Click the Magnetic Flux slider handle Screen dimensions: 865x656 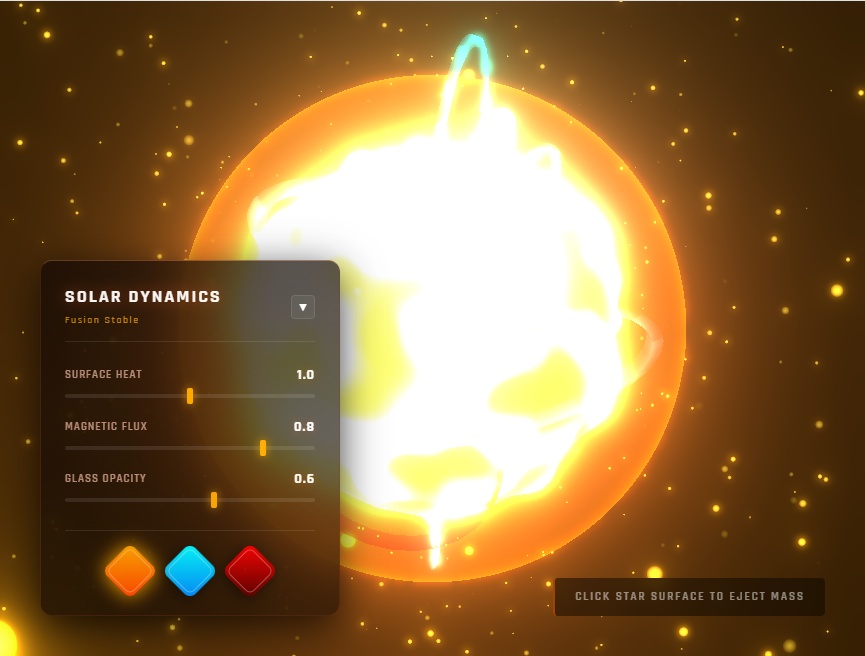coord(263,448)
